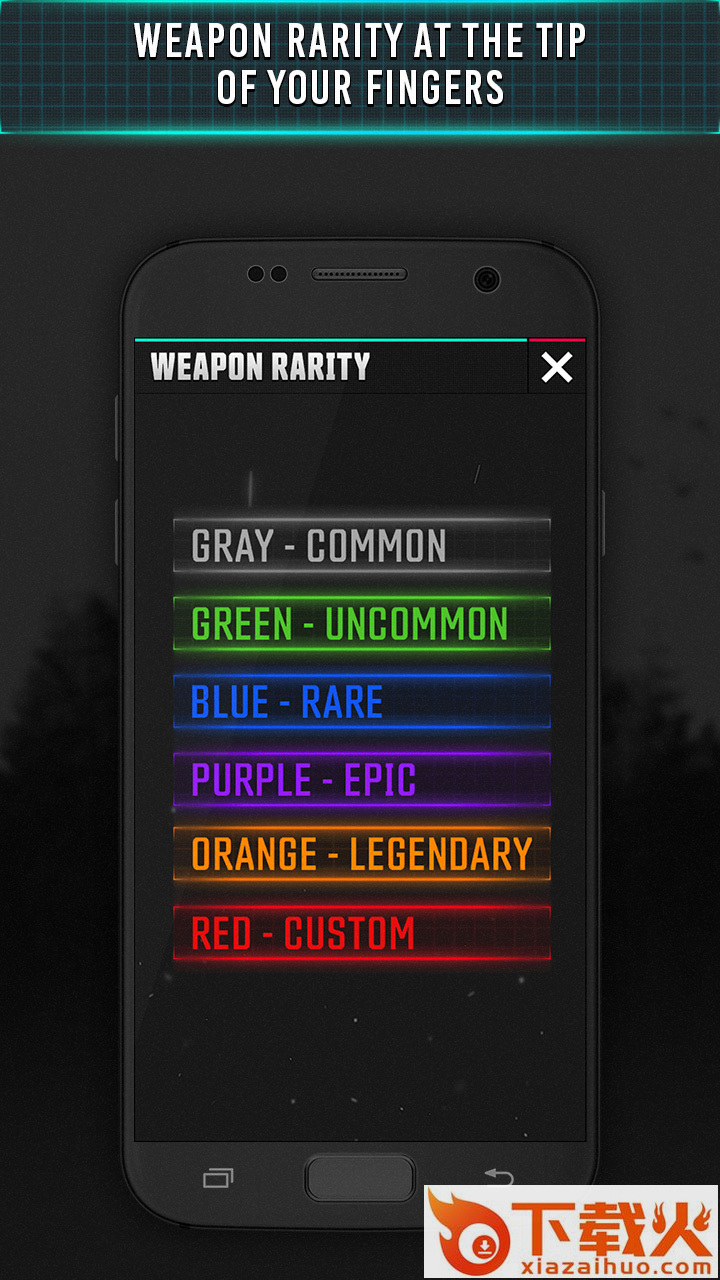Viewport: 720px width, 1280px height.
Task: Choose the Green - Uncommon rarity
Action: 361,624
